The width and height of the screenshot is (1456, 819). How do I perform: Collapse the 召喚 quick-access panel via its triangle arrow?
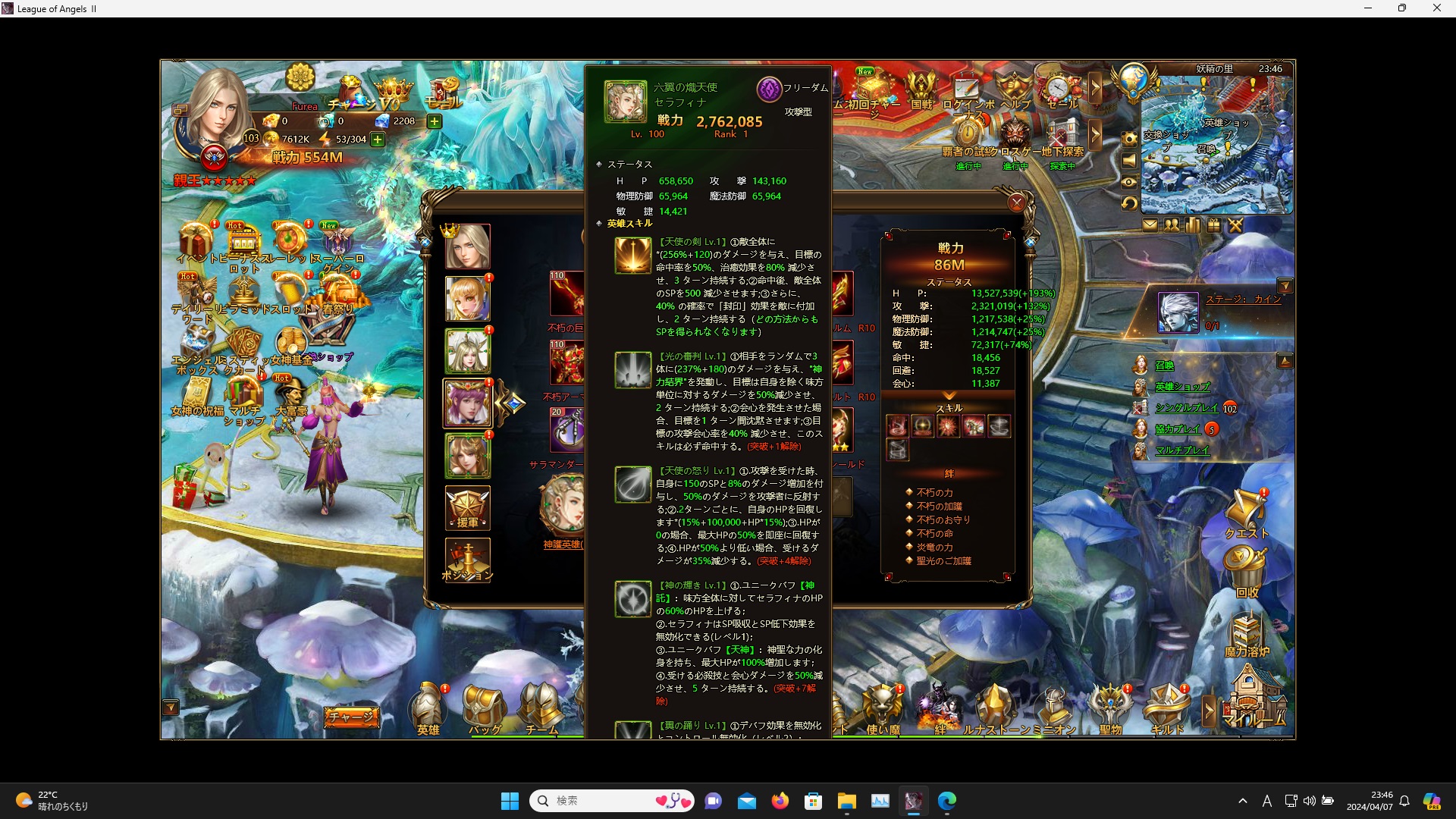pyautogui.click(x=1285, y=361)
